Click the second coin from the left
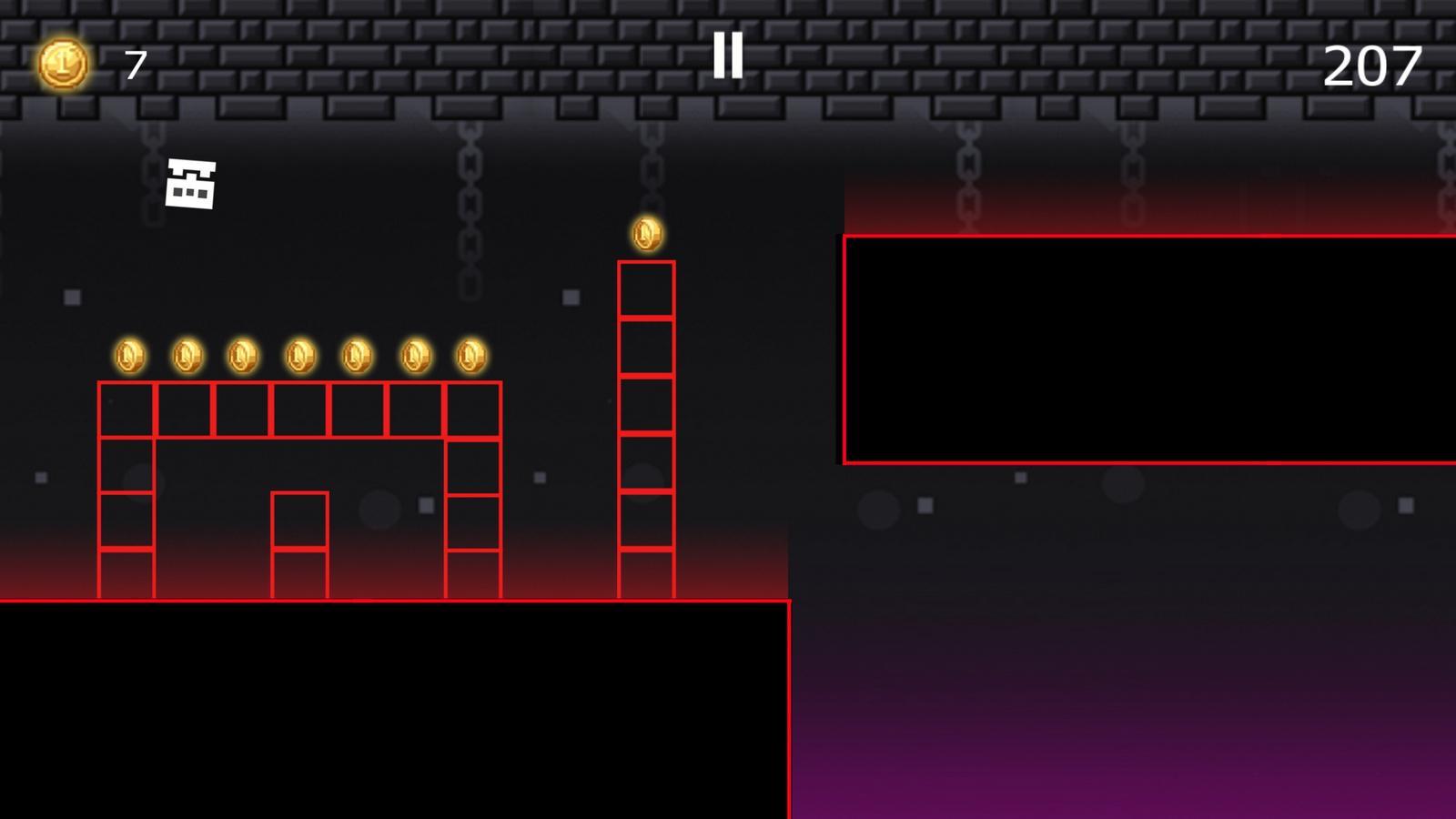 [187, 355]
